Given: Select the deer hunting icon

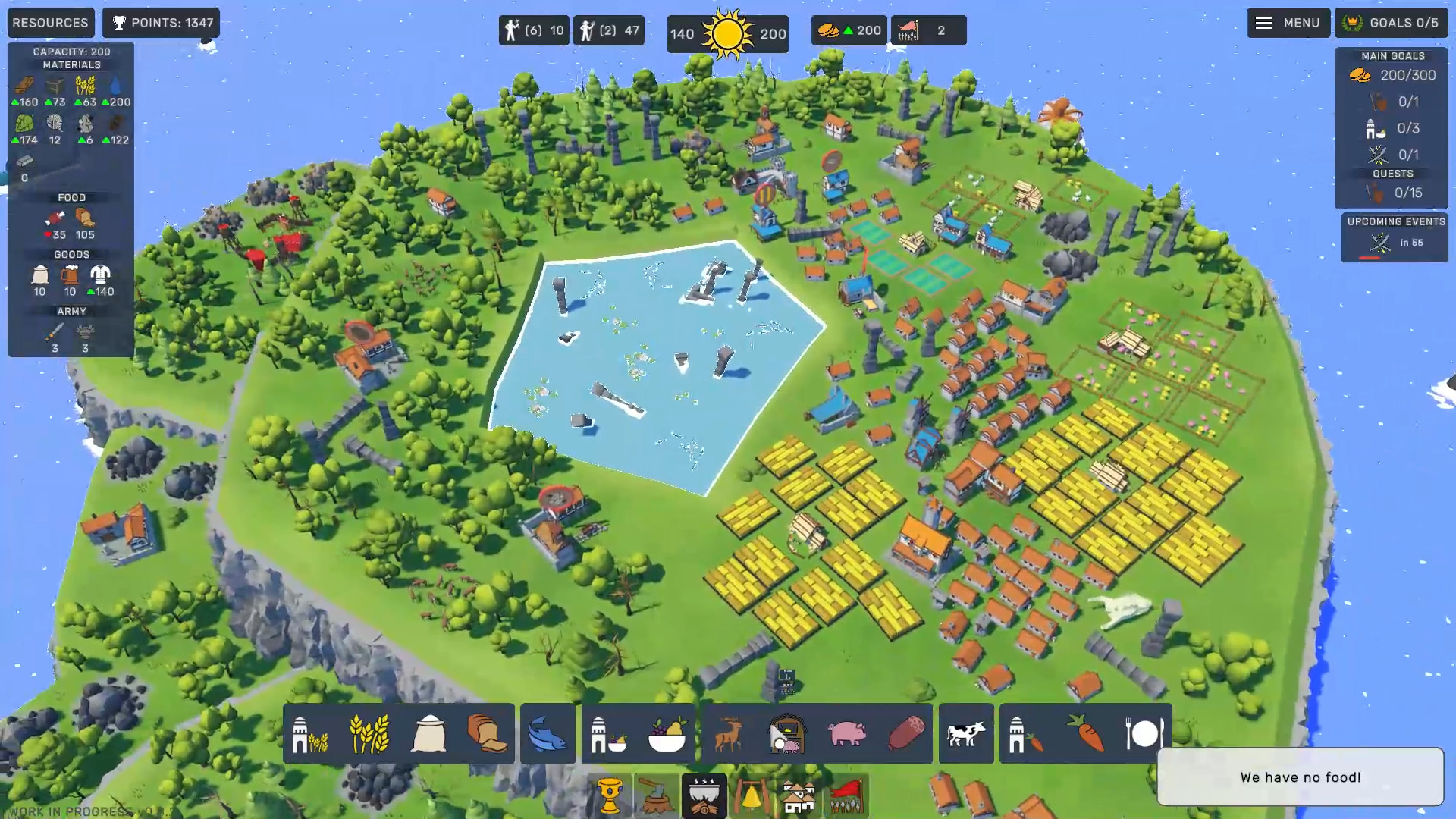Looking at the screenshot, I should pos(730,733).
